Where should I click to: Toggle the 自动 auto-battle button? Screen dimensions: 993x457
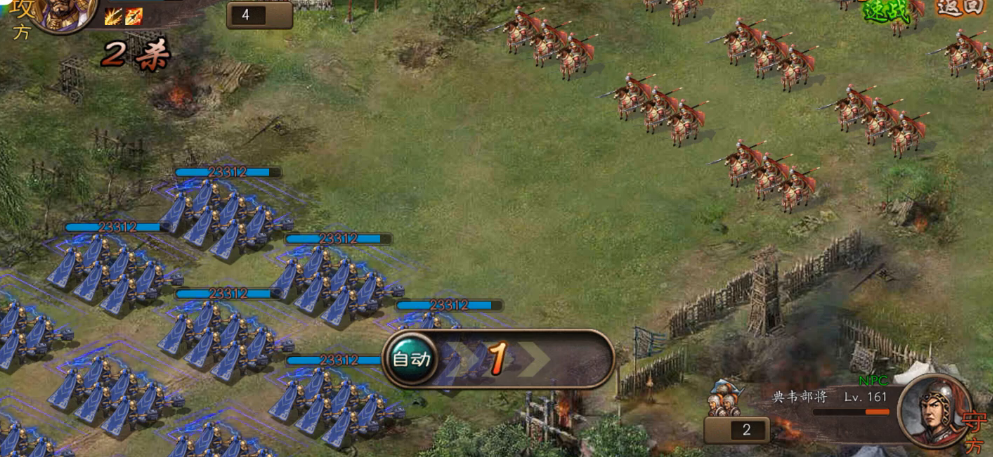[x=411, y=358]
